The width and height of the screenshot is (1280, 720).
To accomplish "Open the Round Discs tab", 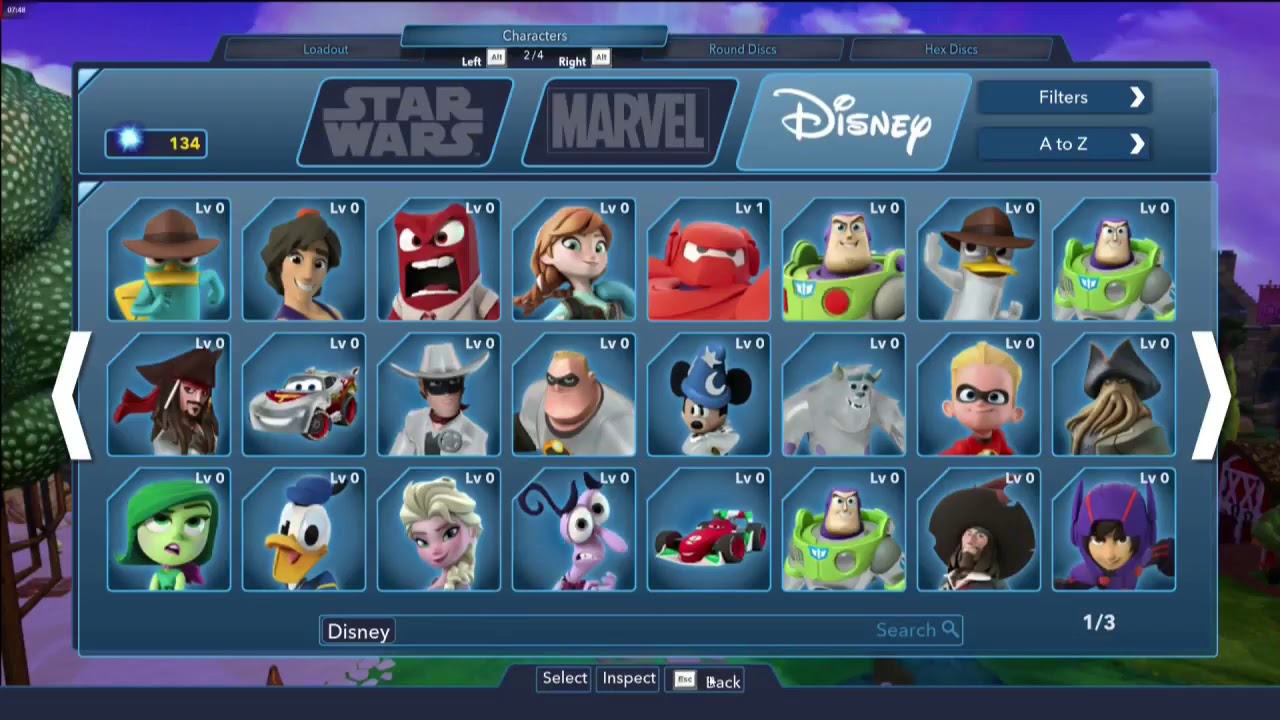I will point(742,49).
